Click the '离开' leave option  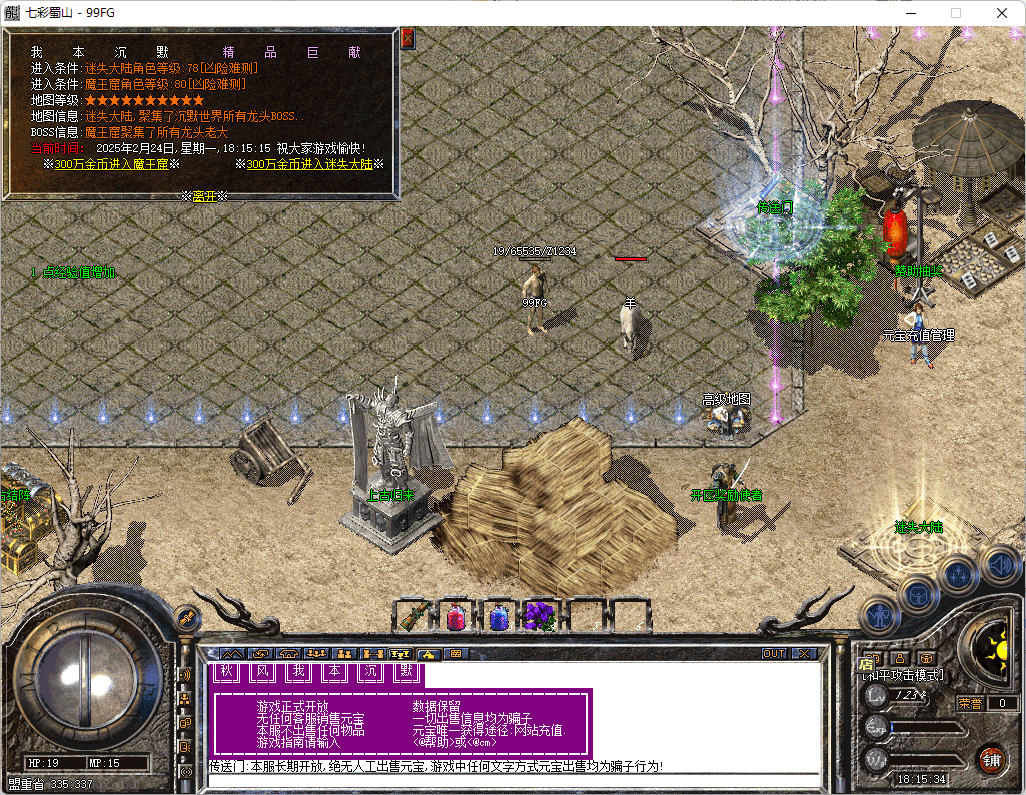[x=204, y=196]
